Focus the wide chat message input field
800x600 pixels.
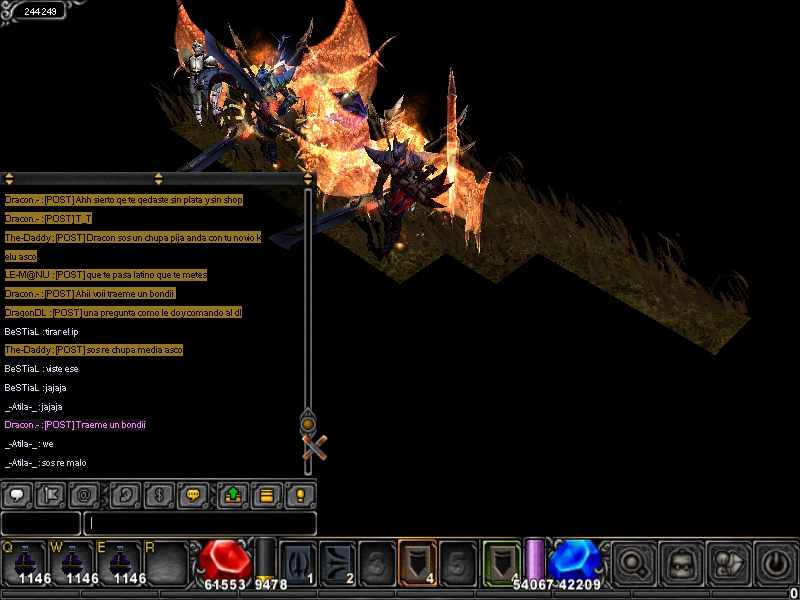pyautogui.click(x=200, y=523)
